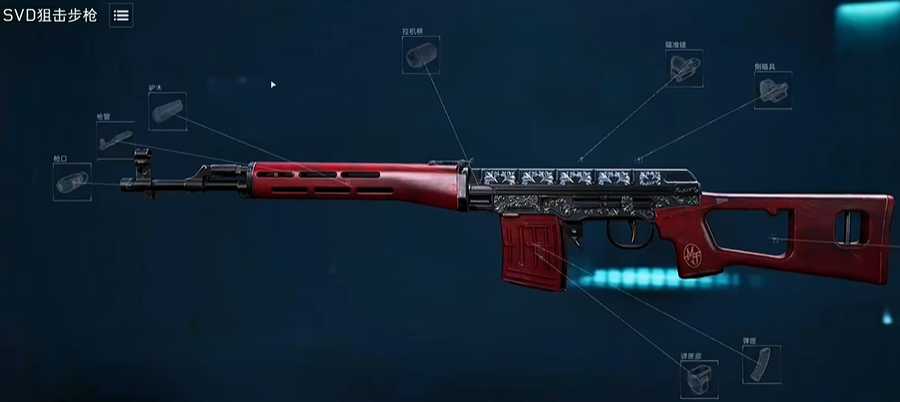Select the 枪口 muzzle attachment slot

[72, 183]
